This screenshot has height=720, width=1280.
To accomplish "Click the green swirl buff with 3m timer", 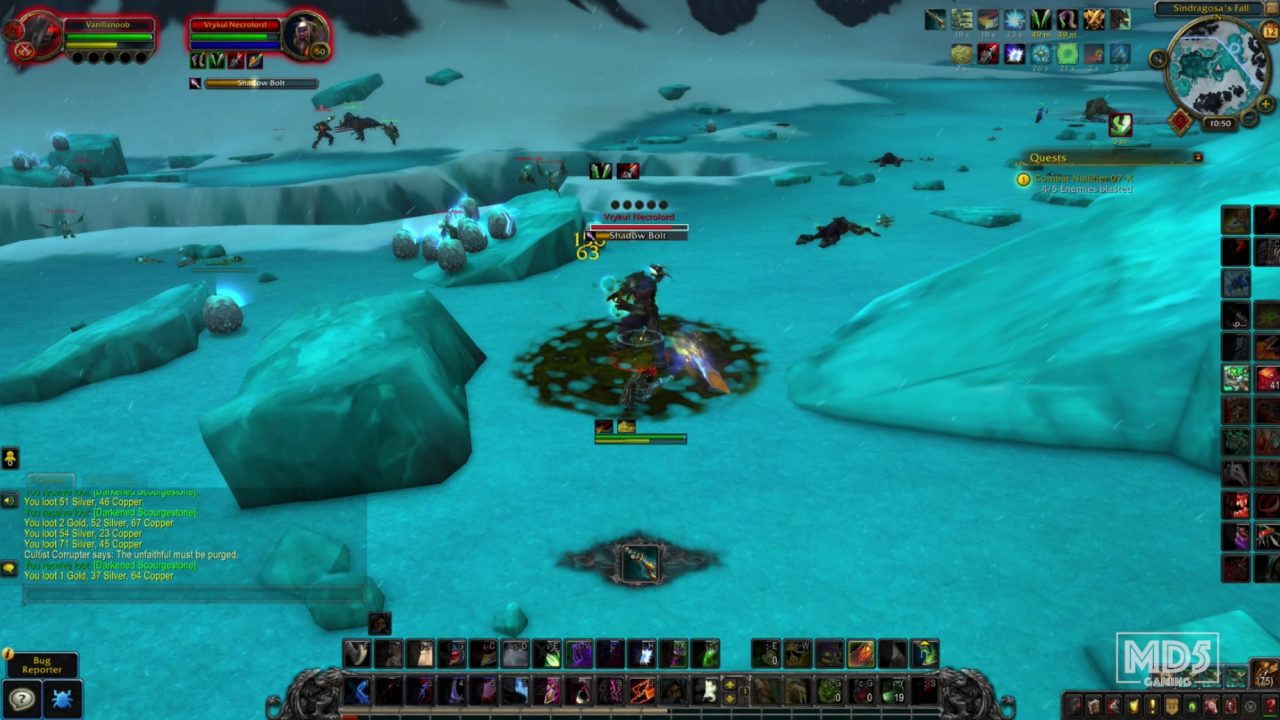I will coord(1120,125).
